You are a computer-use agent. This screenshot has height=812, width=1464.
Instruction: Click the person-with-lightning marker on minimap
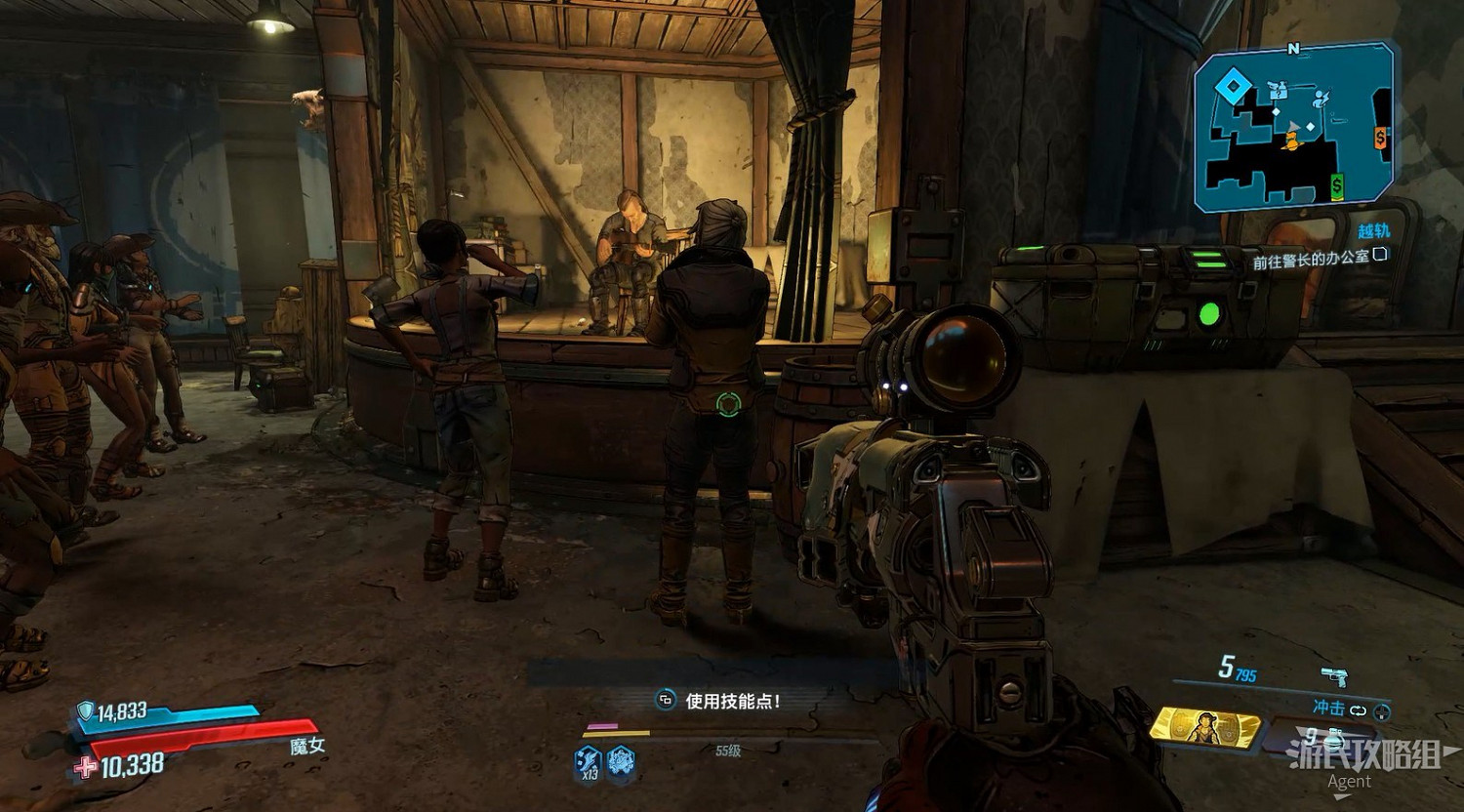[x=1322, y=98]
